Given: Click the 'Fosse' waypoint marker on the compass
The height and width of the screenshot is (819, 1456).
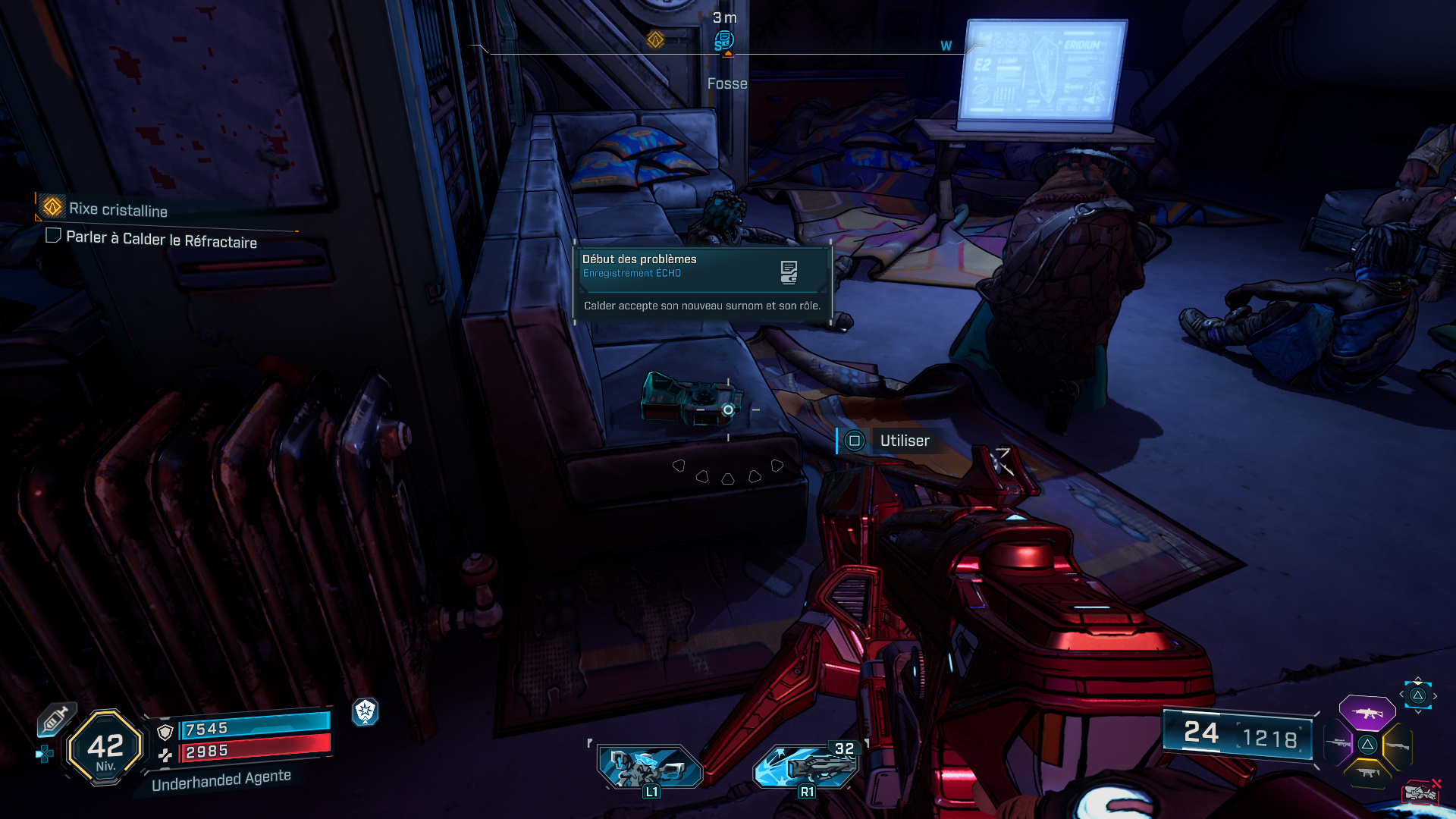Looking at the screenshot, I should (x=726, y=42).
